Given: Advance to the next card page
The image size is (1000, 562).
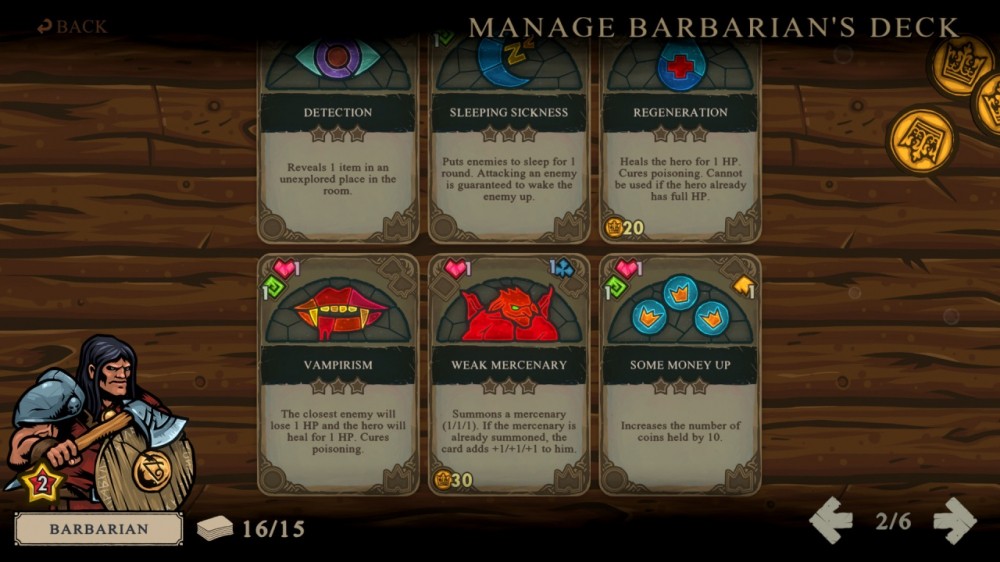Looking at the screenshot, I should point(954,520).
